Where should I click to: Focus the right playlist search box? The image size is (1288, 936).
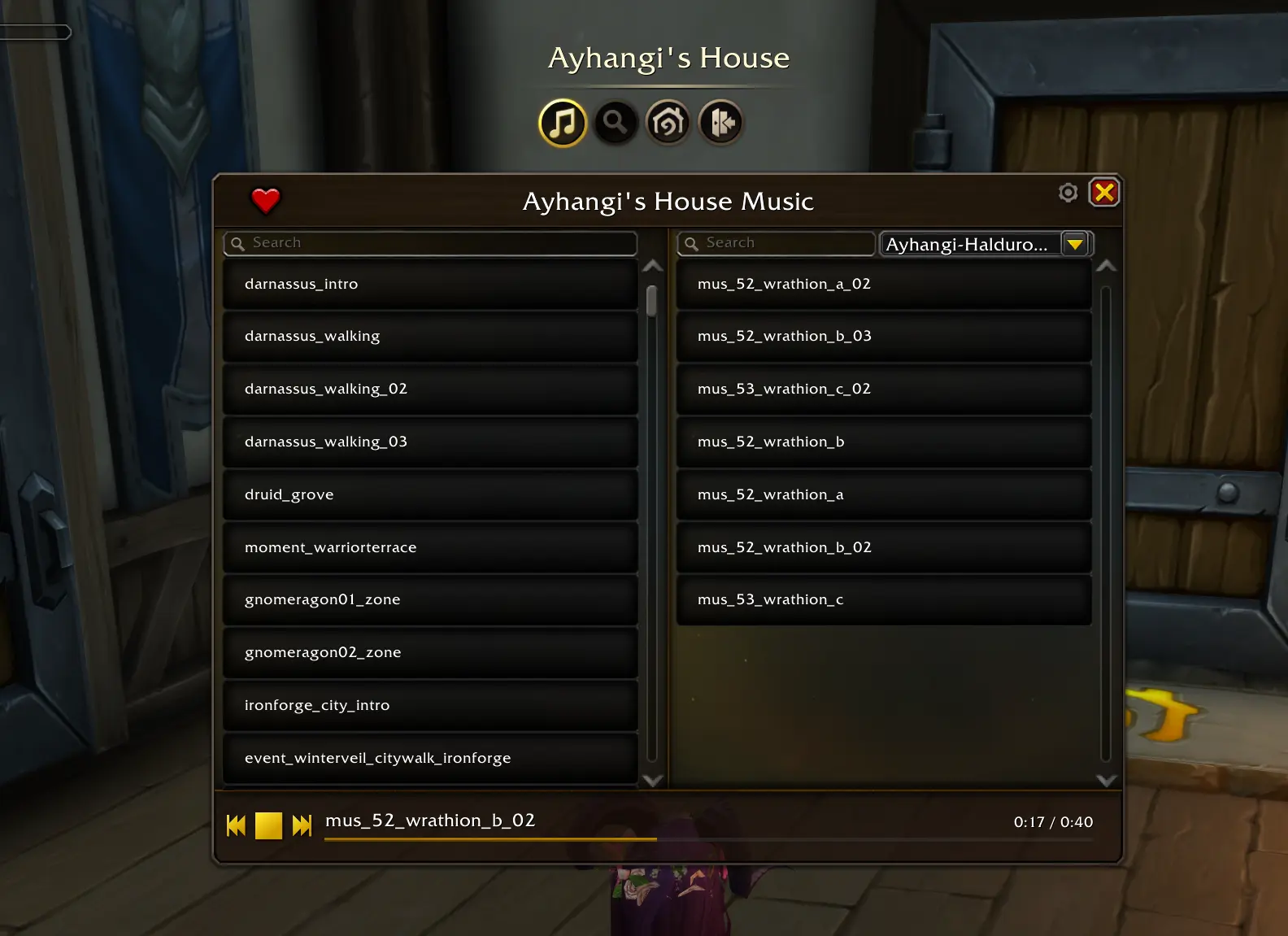[777, 243]
